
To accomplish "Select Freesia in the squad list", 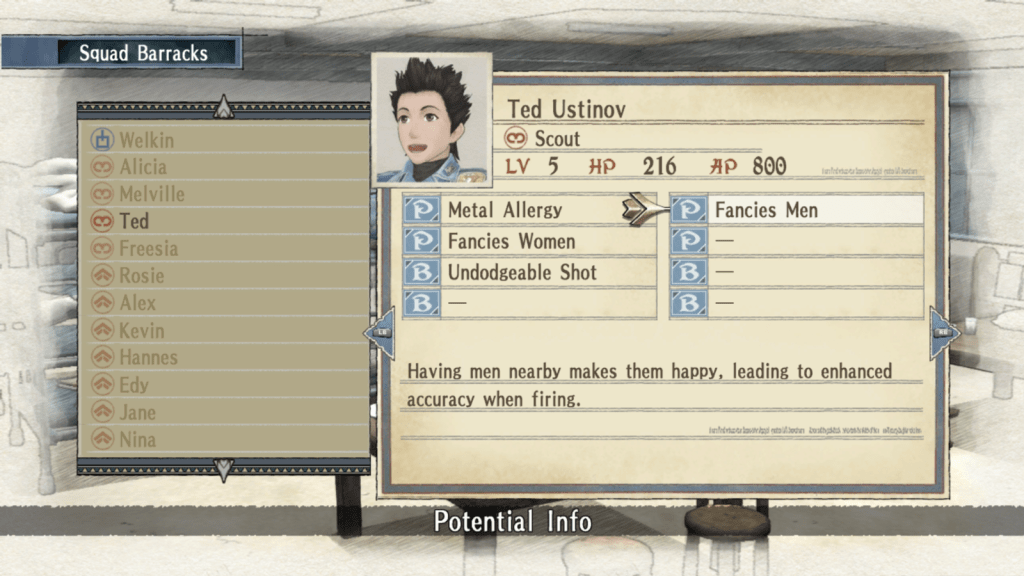I will [x=148, y=248].
